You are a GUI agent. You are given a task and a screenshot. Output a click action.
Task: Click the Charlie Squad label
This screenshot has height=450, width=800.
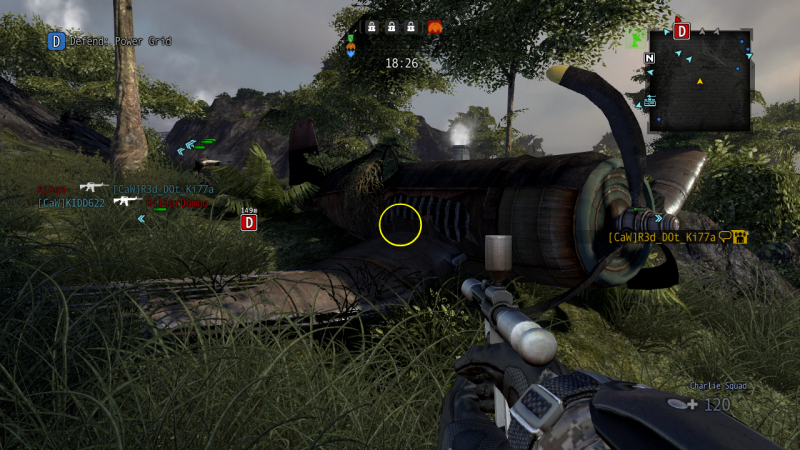(717, 385)
